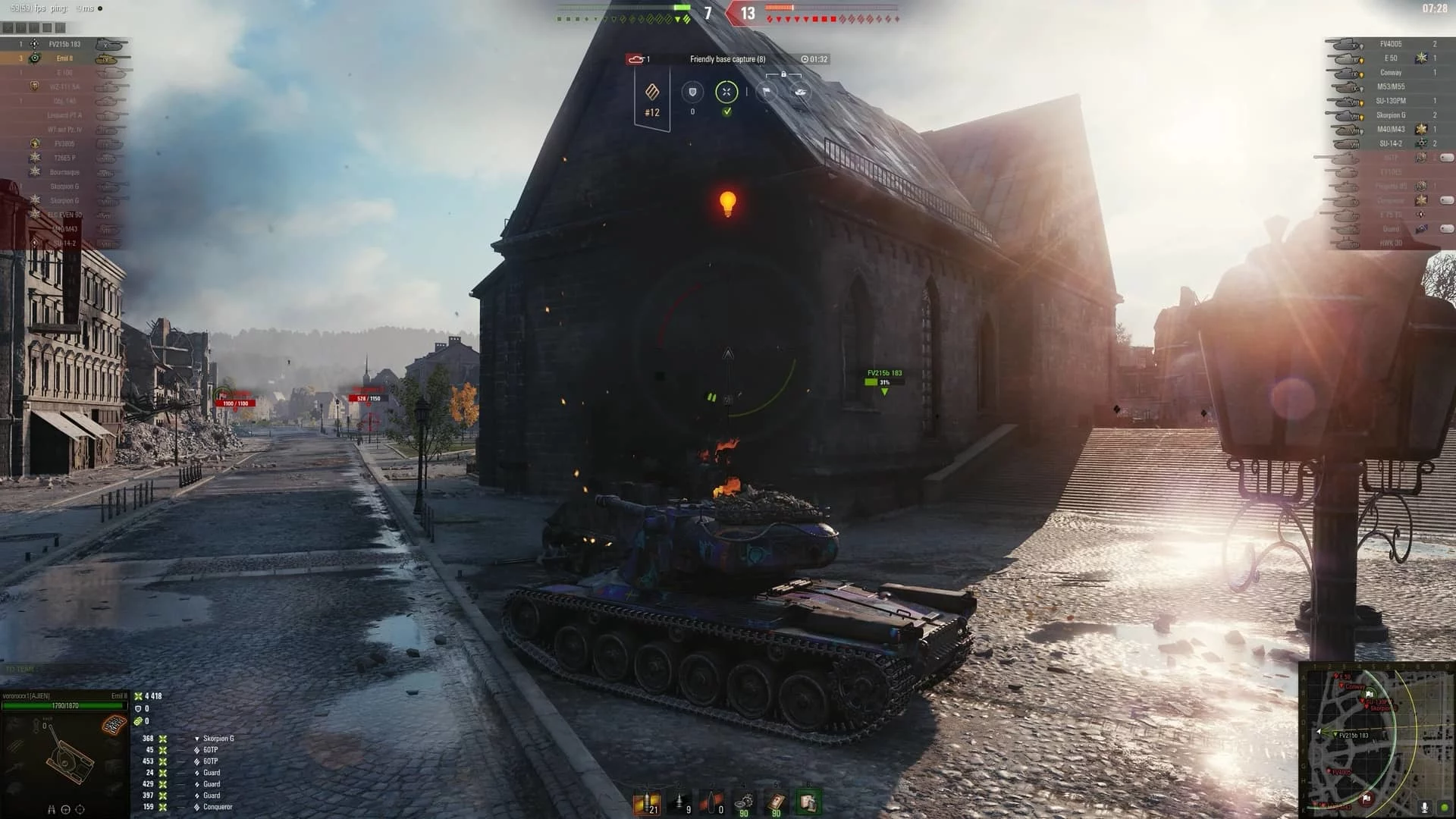Viewport: 1456px width, 819px height.
Task: Click the red enemy base flag on minimap
Action: point(1366,799)
